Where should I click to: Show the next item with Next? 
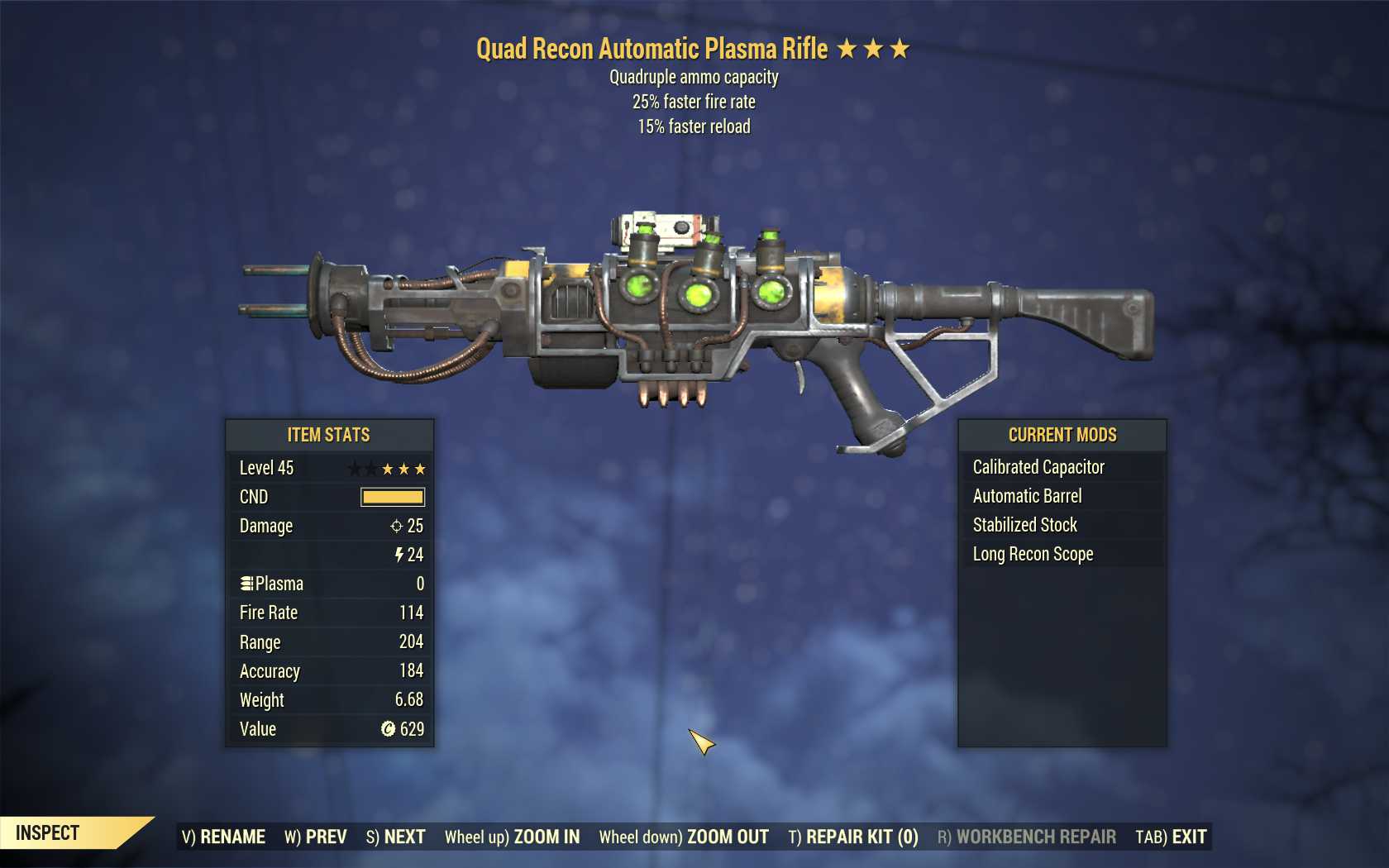coord(395,837)
